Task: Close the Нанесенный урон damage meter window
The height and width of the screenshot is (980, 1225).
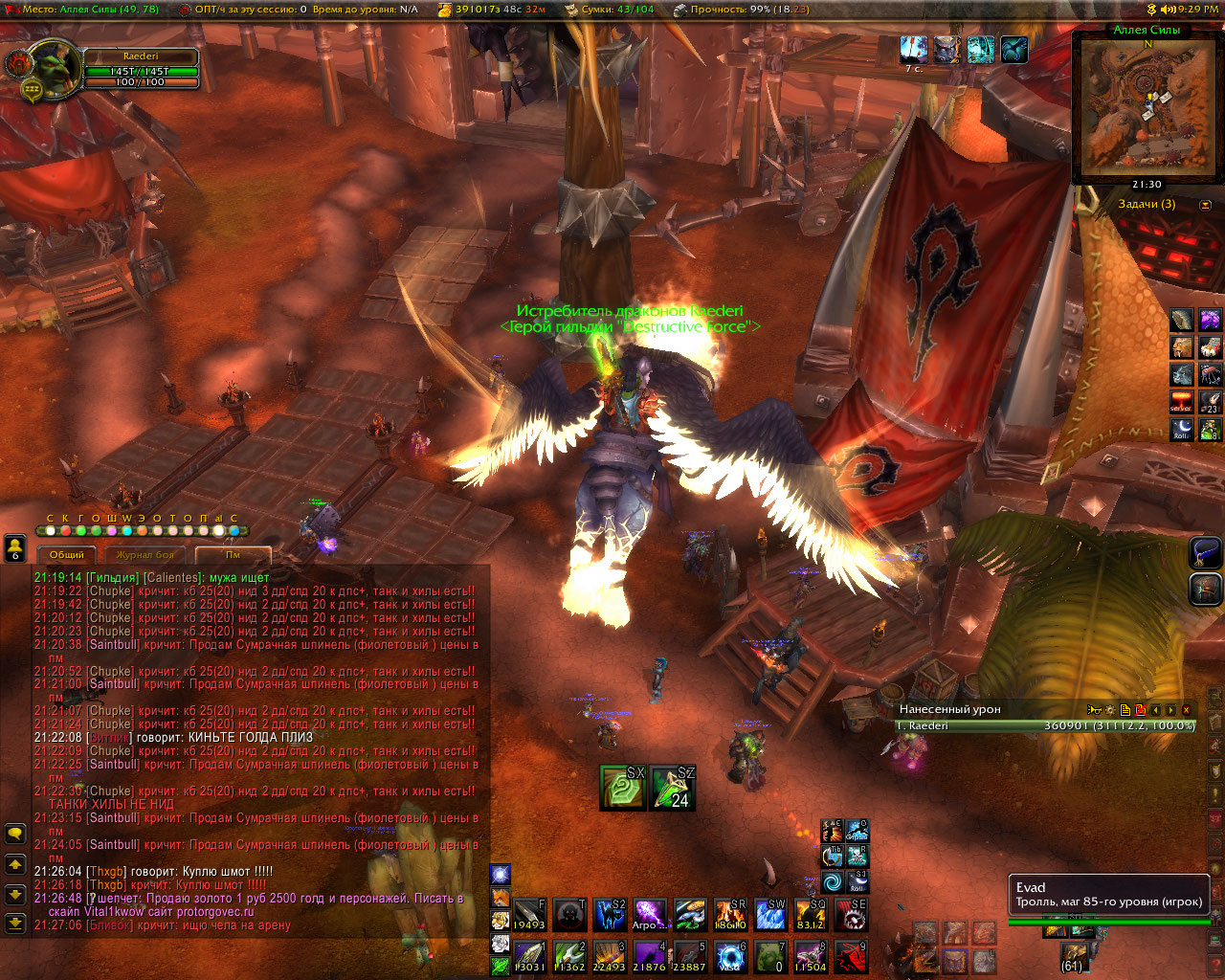Action: [x=1187, y=710]
